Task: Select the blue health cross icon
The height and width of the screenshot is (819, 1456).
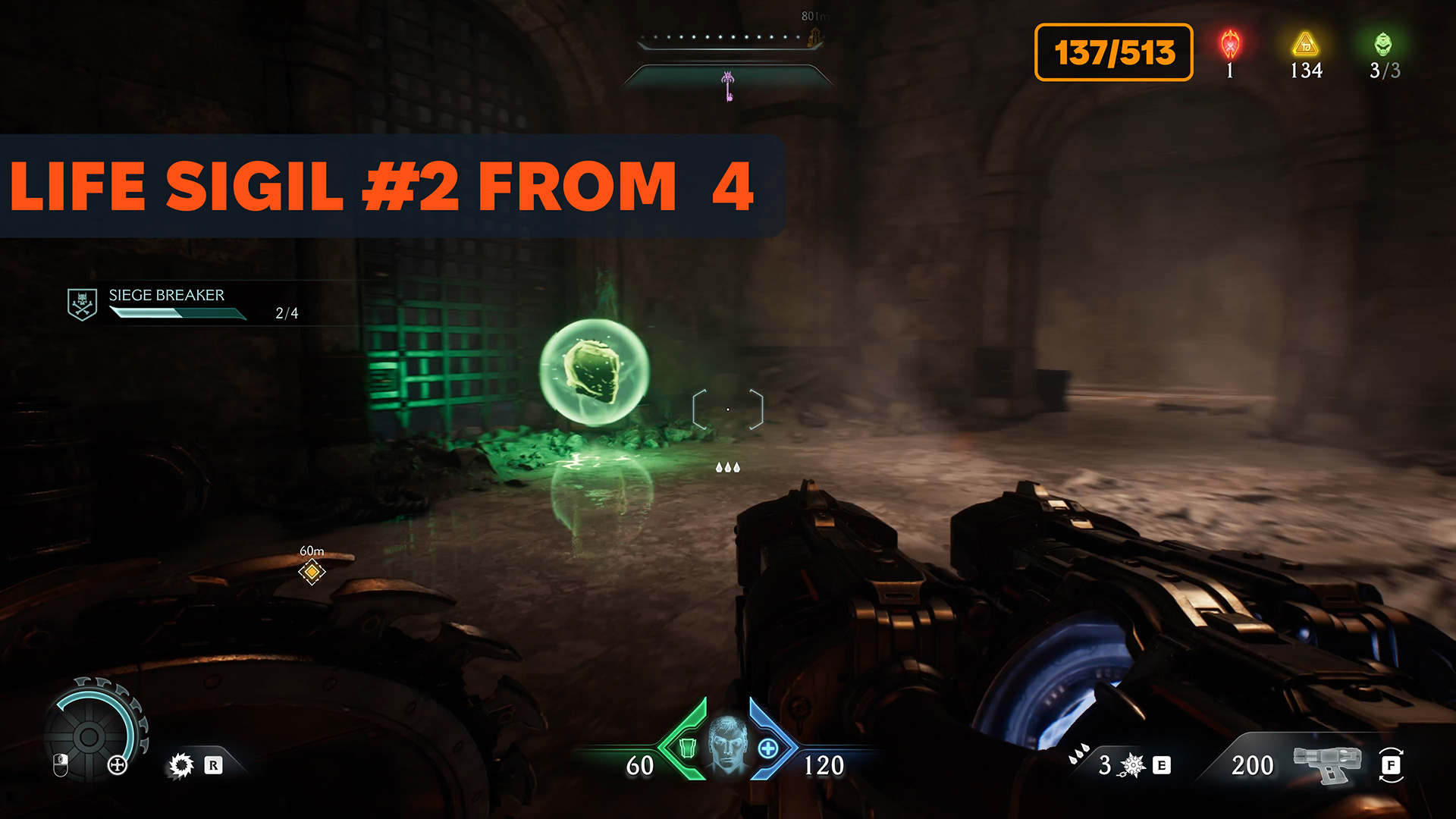Action: [x=767, y=748]
